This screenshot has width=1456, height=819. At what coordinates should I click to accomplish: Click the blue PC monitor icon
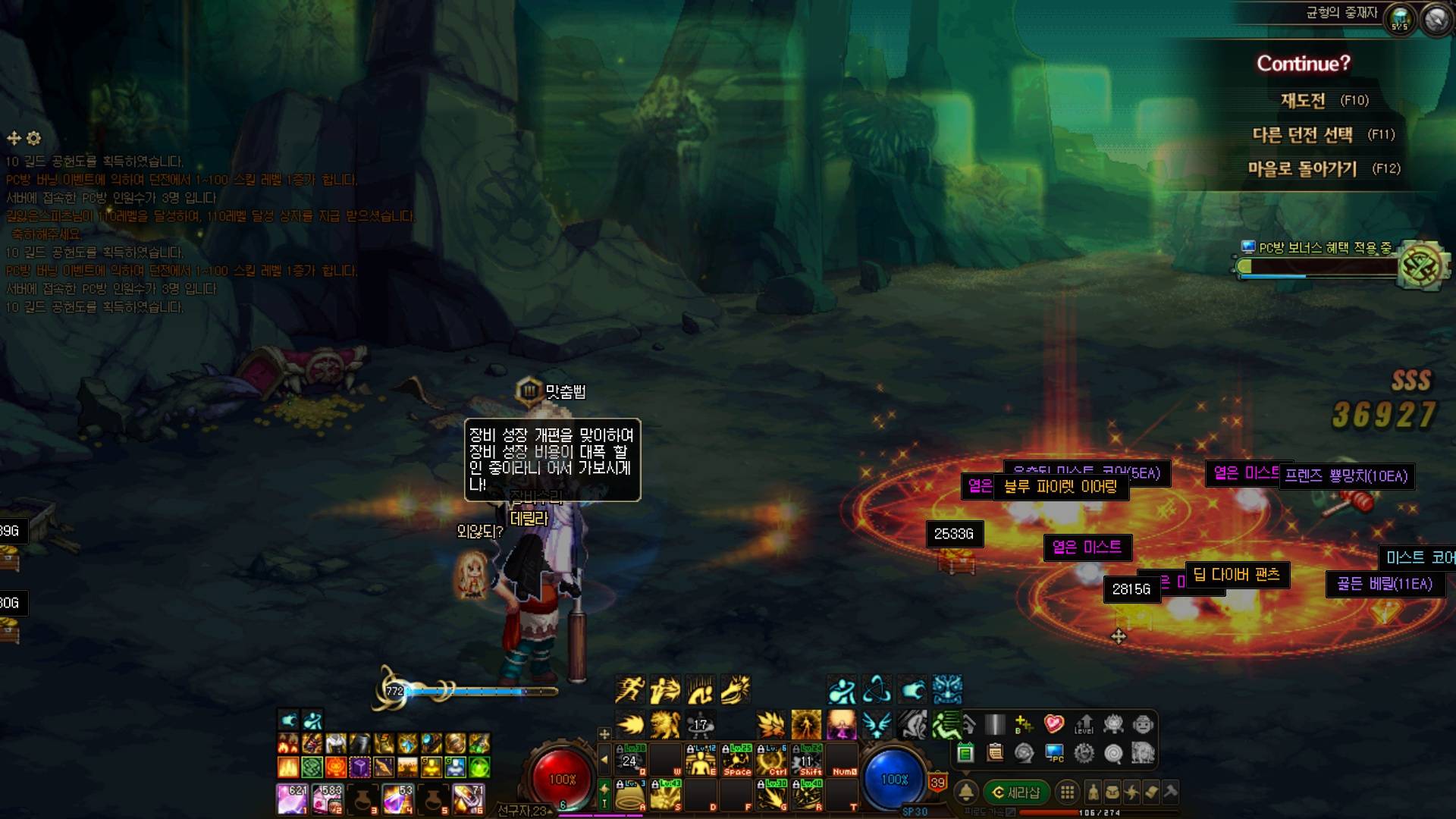click(x=1054, y=753)
